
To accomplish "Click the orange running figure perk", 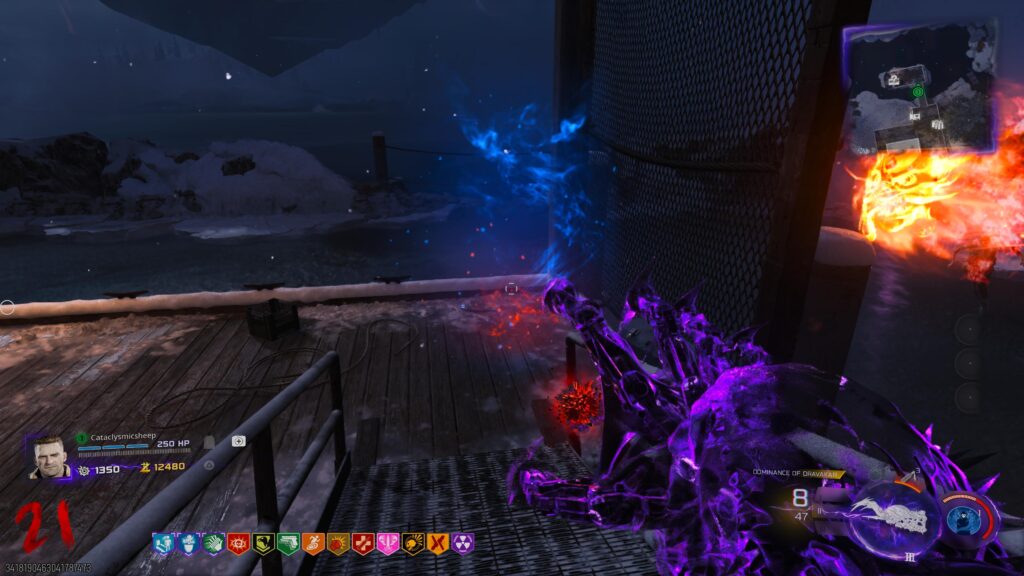I will point(312,543).
